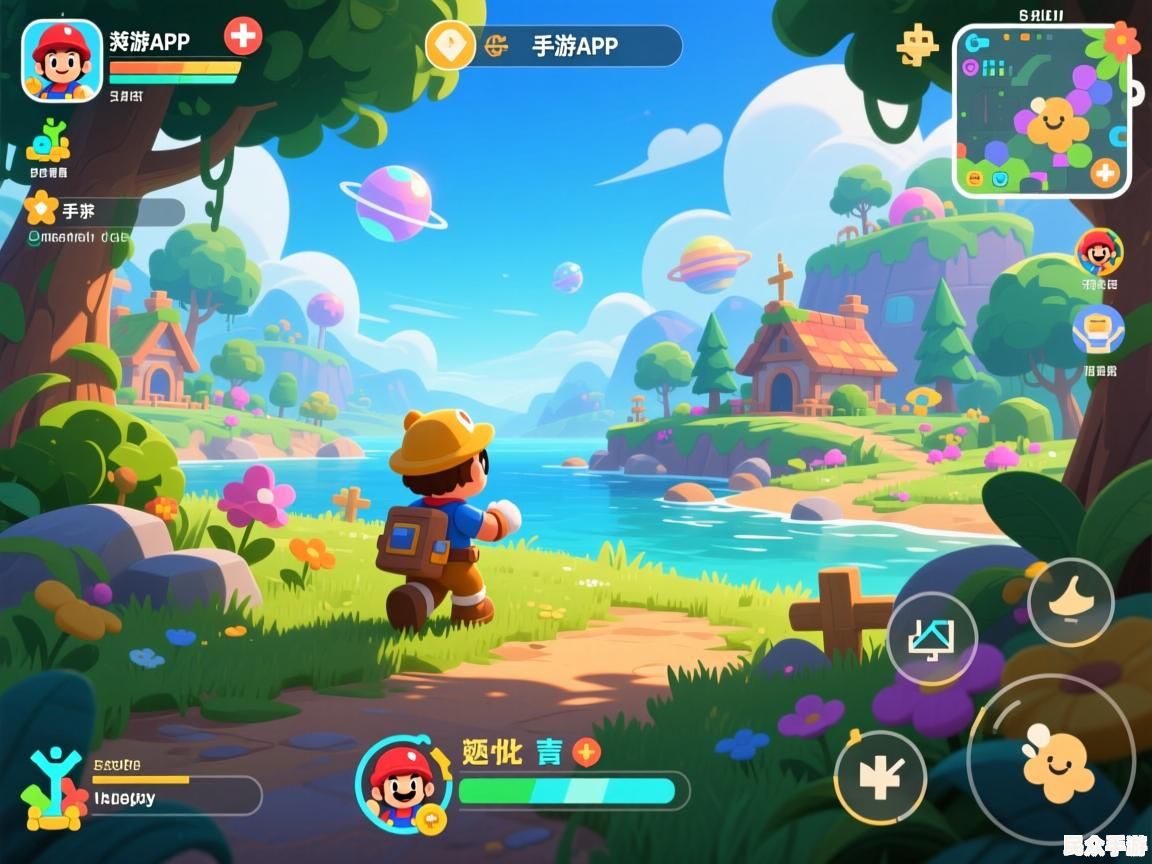1152x864 pixels.
Task: Expand the minimap panel
Action: (1040, 110)
